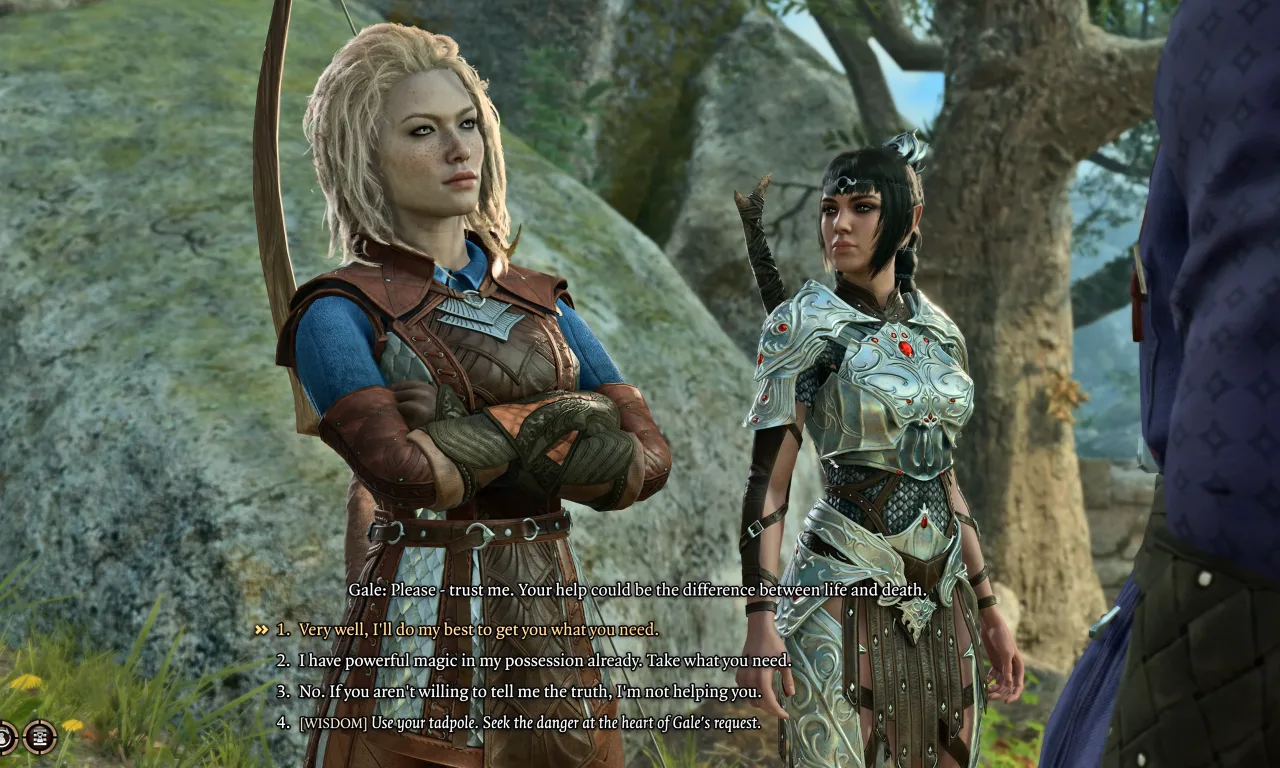1280x768 pixels.
Task: Choose "Very well, I'll do my best" reply
Action: [x=478, y=630]
